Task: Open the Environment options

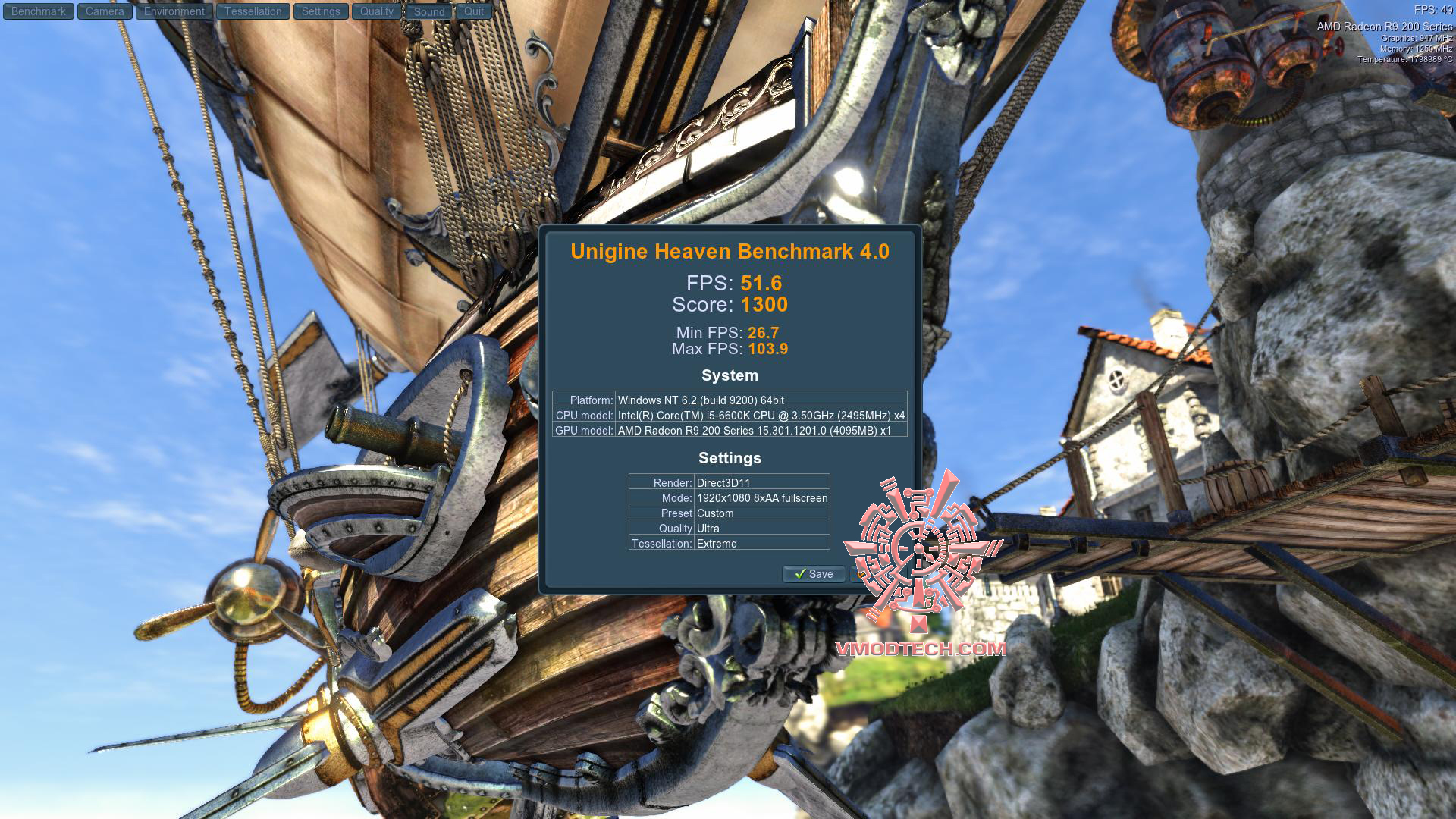Action: 174,11
